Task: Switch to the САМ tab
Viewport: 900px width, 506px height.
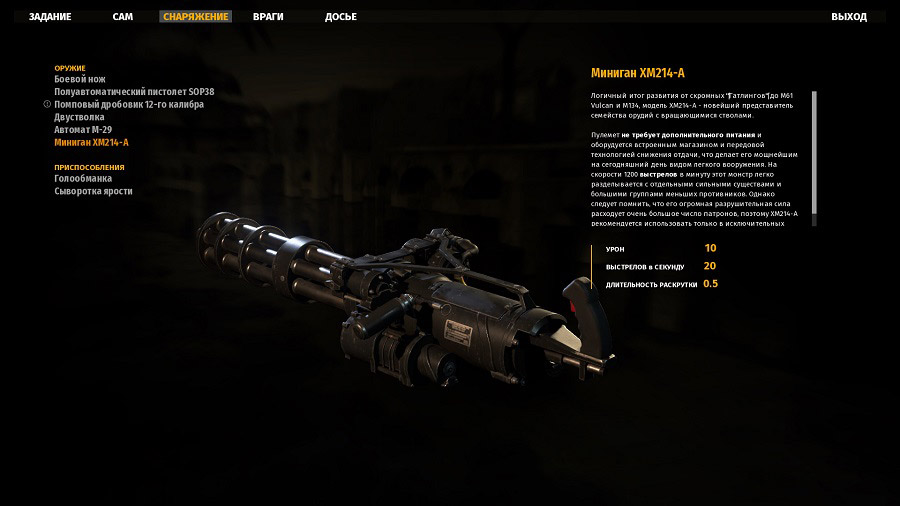Action: click(123, 17)
